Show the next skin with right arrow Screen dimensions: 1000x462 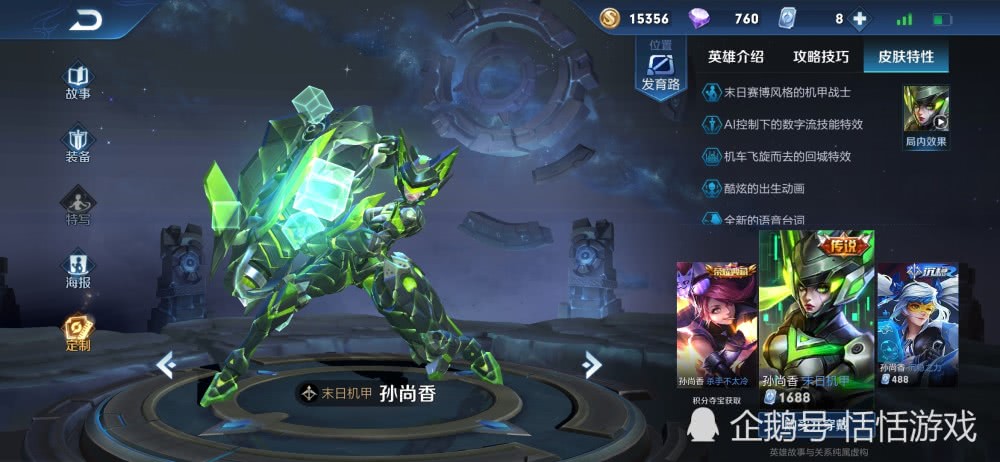[x=592, y=365]
